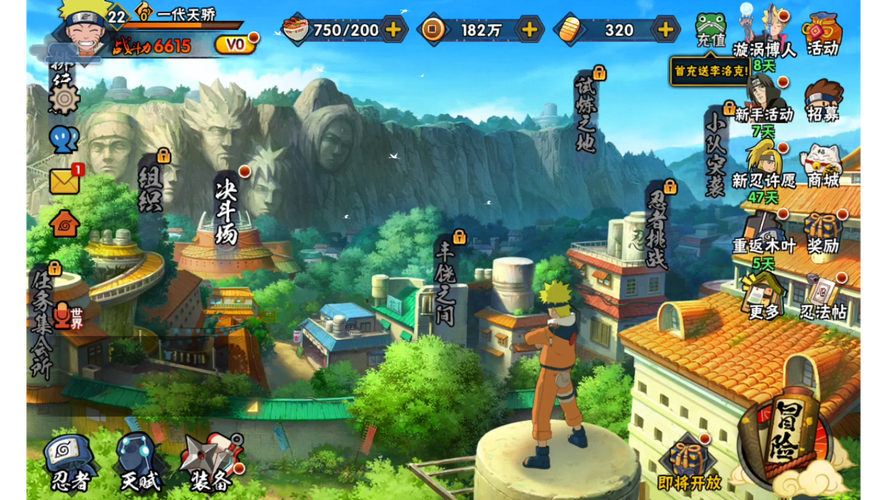This screenshot has height=500, width=887.
Task: Open the 装备 equipment menu
Action: [x=209, y=461]
